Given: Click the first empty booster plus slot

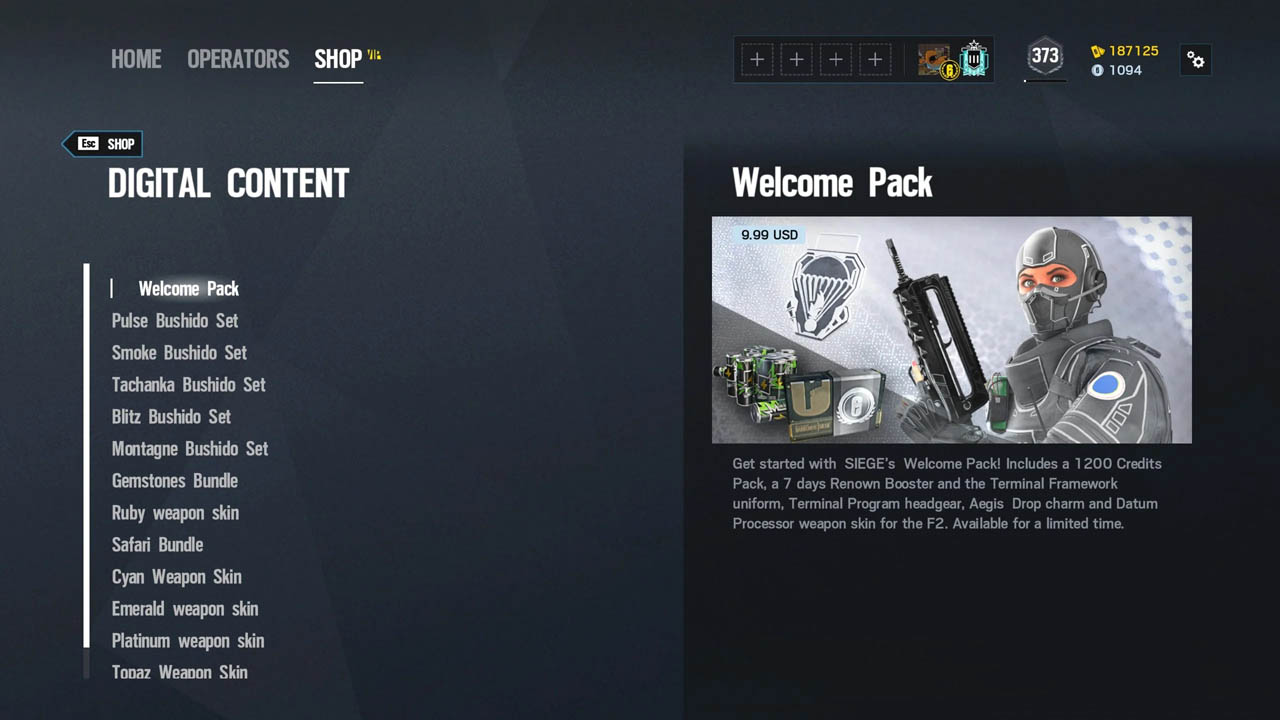Looking at the screenshot, I should point(757,60).
